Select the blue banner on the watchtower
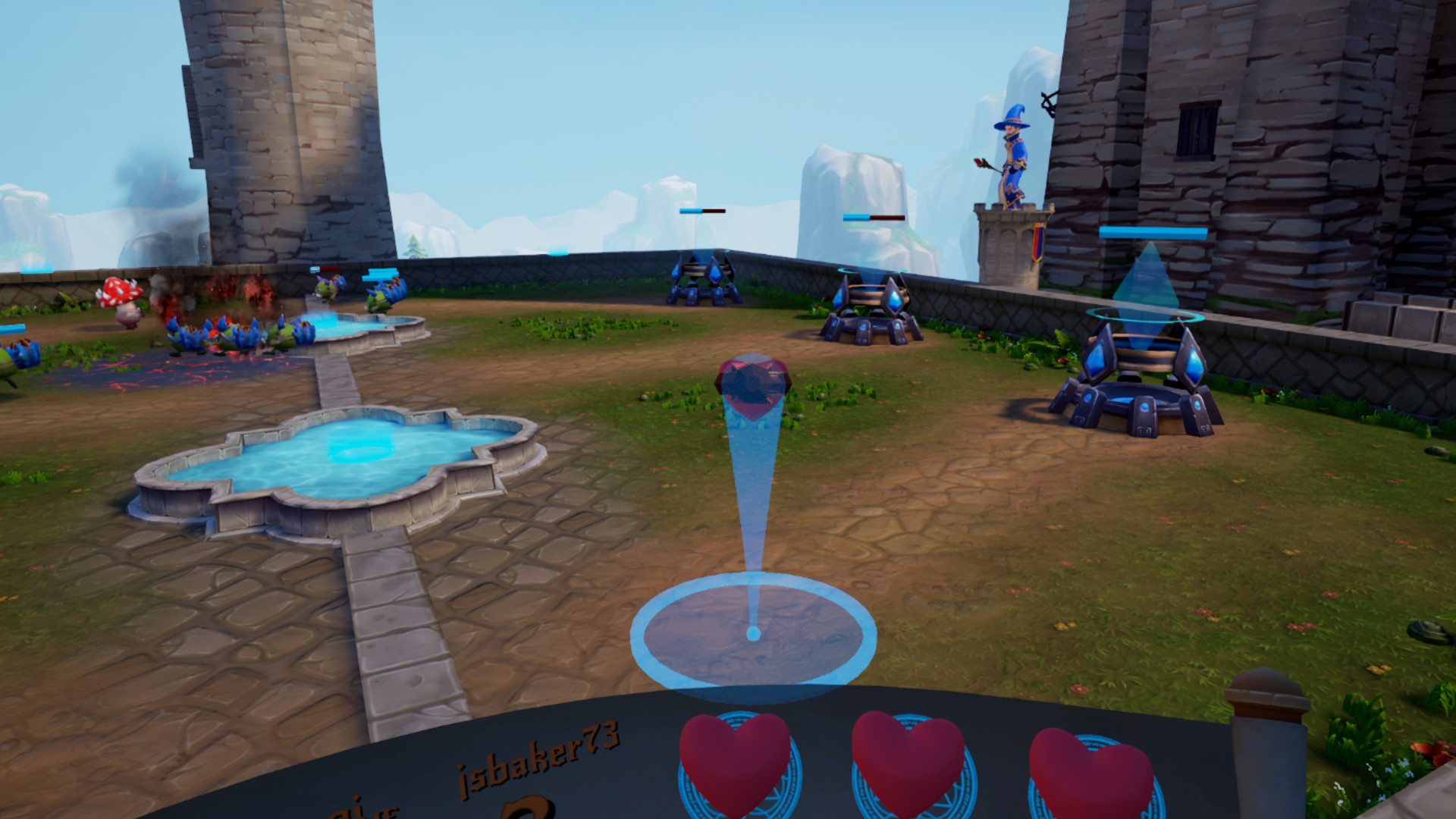1456x819 pixels. [x=1039, y=243]
